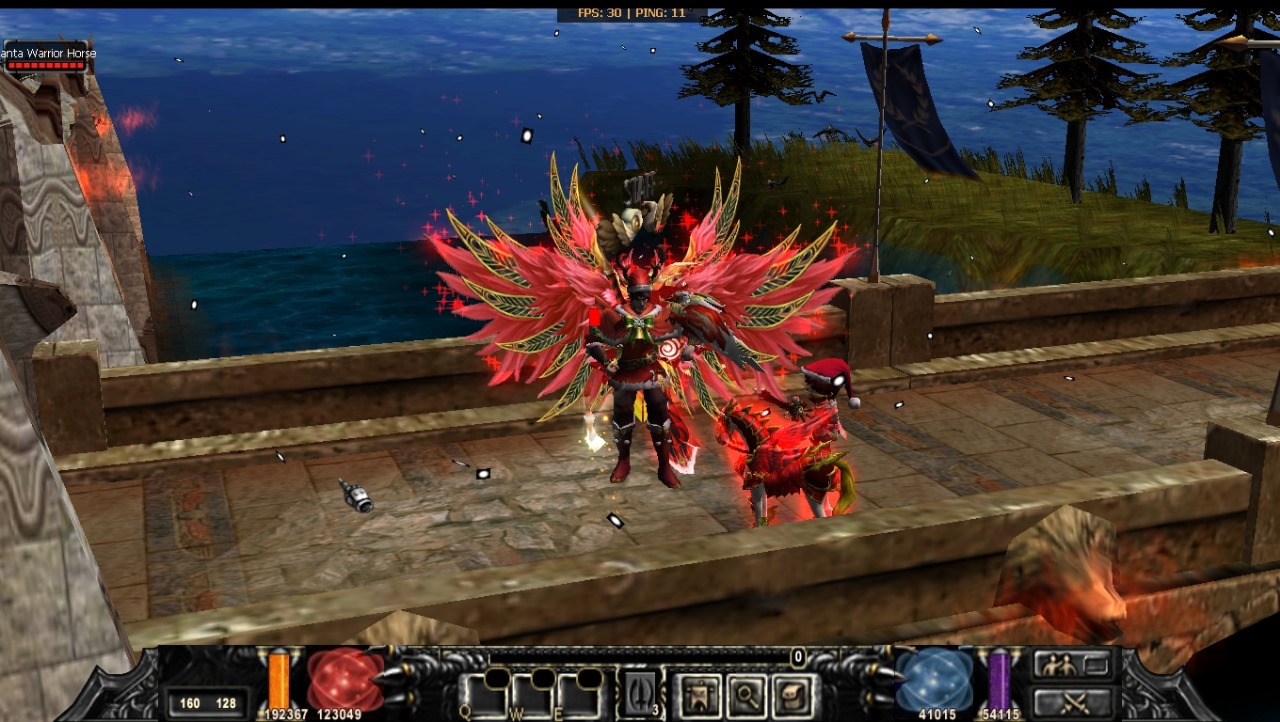Click the crossed swords button
Screen dimensions: 1280x722
1073,701
